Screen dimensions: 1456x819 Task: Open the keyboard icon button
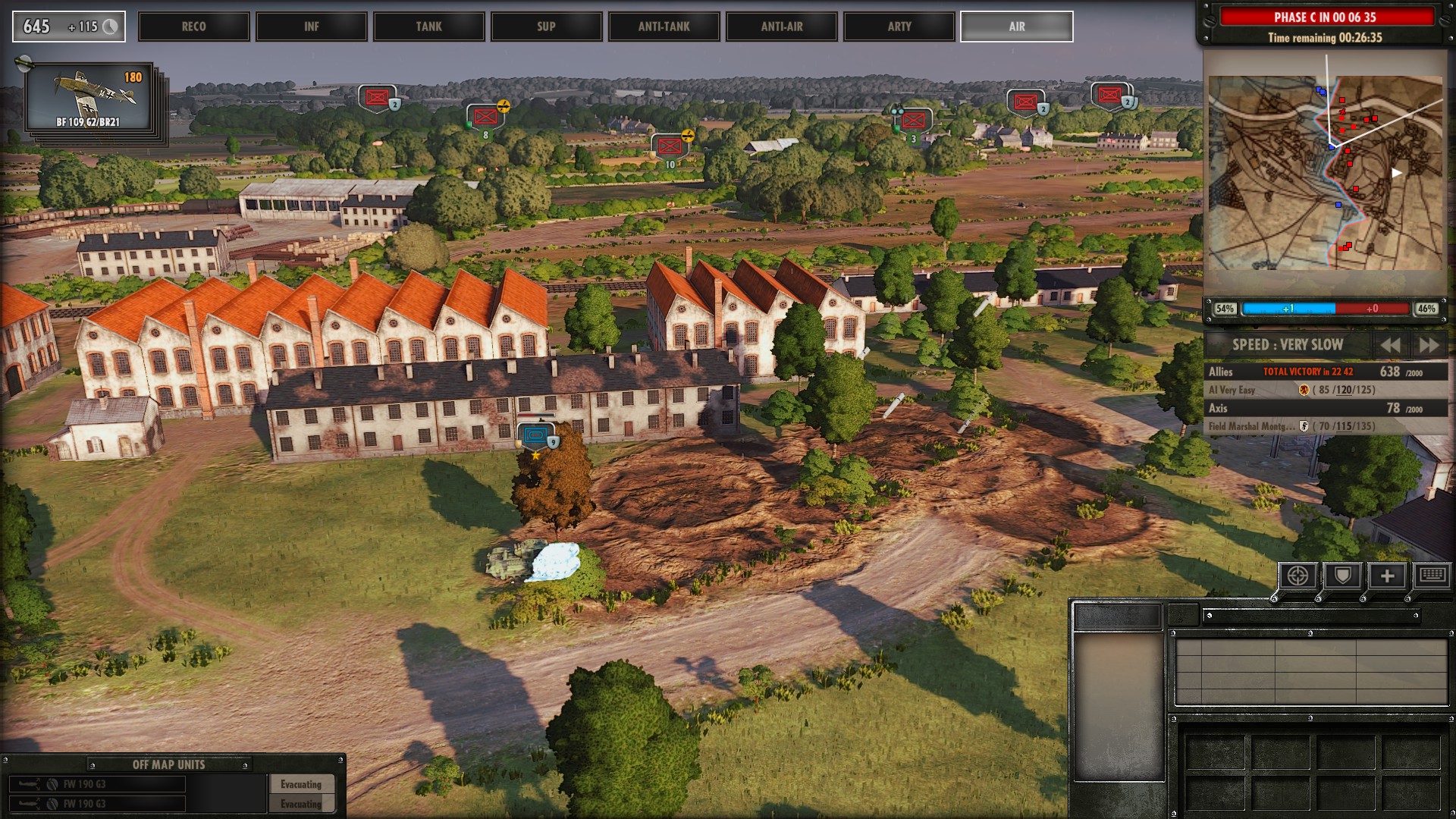click(1432, 575)
